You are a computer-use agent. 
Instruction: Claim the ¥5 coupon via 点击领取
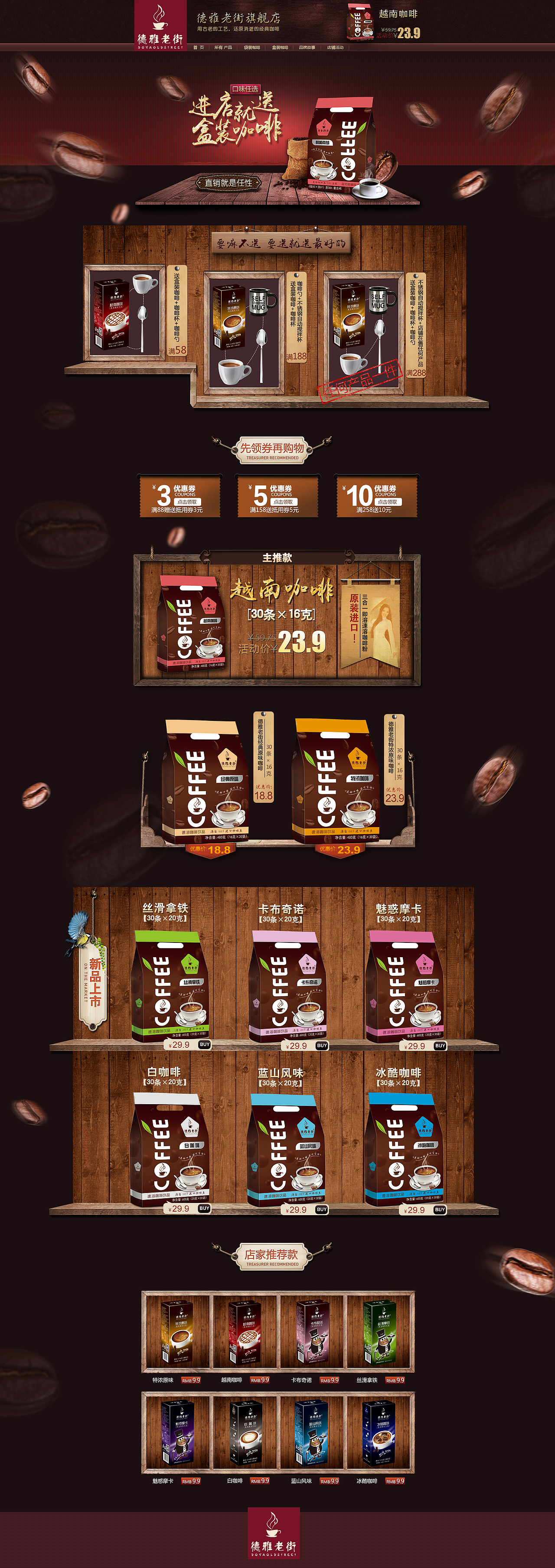tap(284, 501)
